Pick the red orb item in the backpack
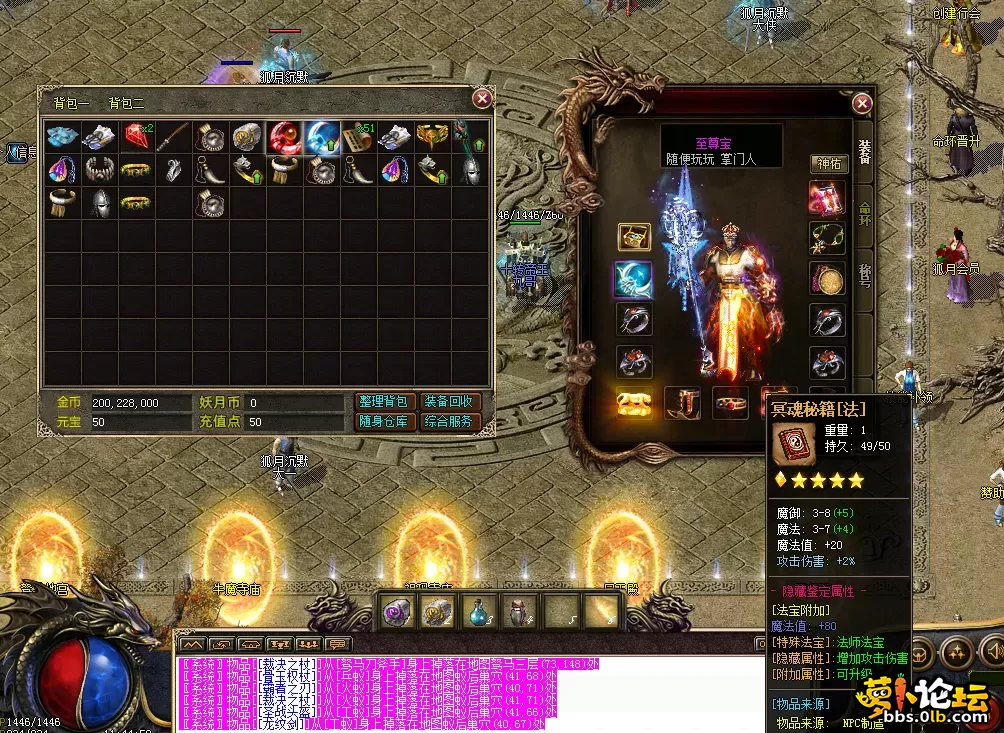Screen dimensions: 1004x733 (x=284, y=136)
